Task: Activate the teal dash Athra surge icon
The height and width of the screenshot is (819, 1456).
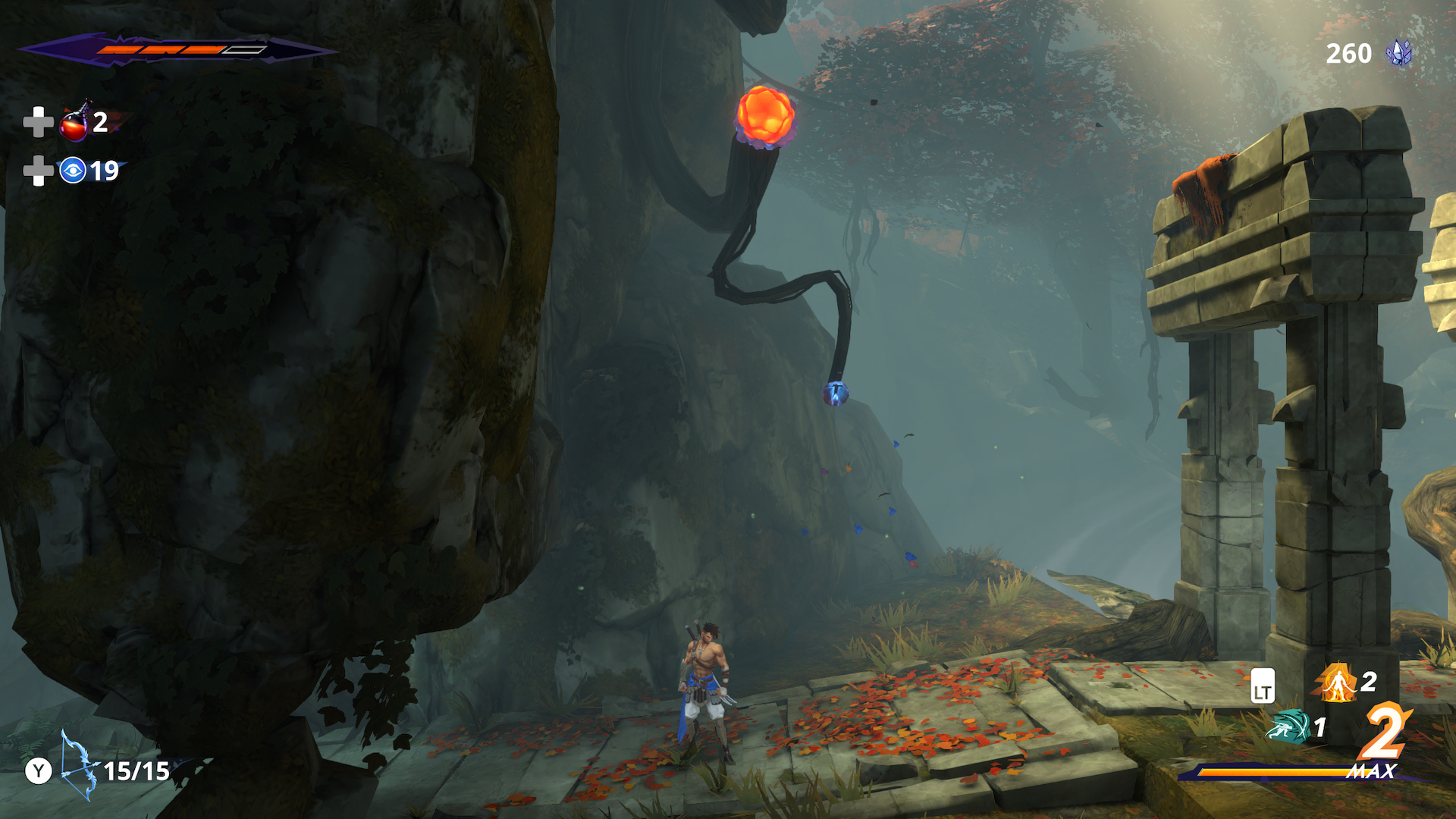Action: click(x=1288, y=726)
